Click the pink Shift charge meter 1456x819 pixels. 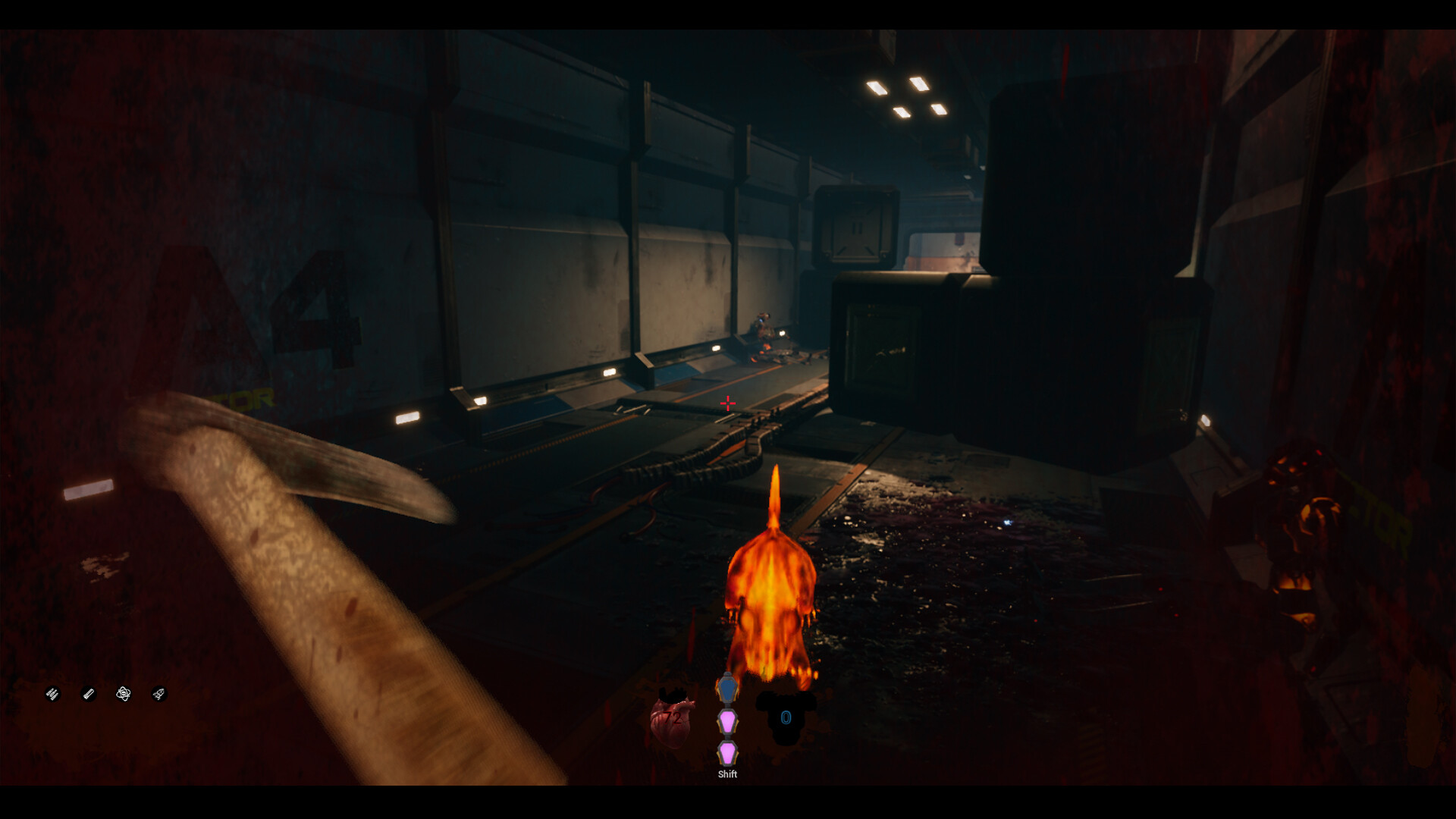[728, 736]
